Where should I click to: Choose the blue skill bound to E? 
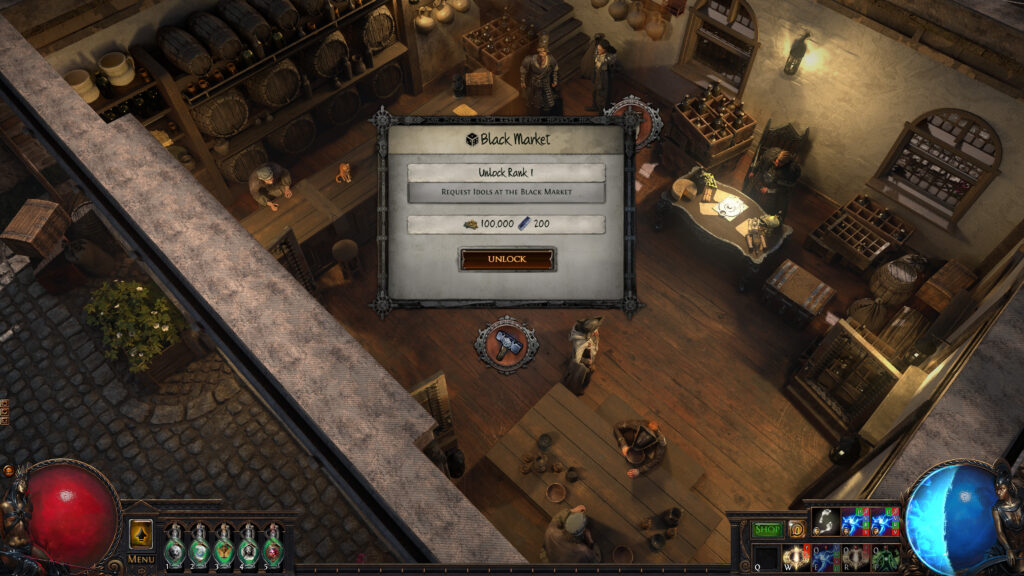tap(826, 558)
